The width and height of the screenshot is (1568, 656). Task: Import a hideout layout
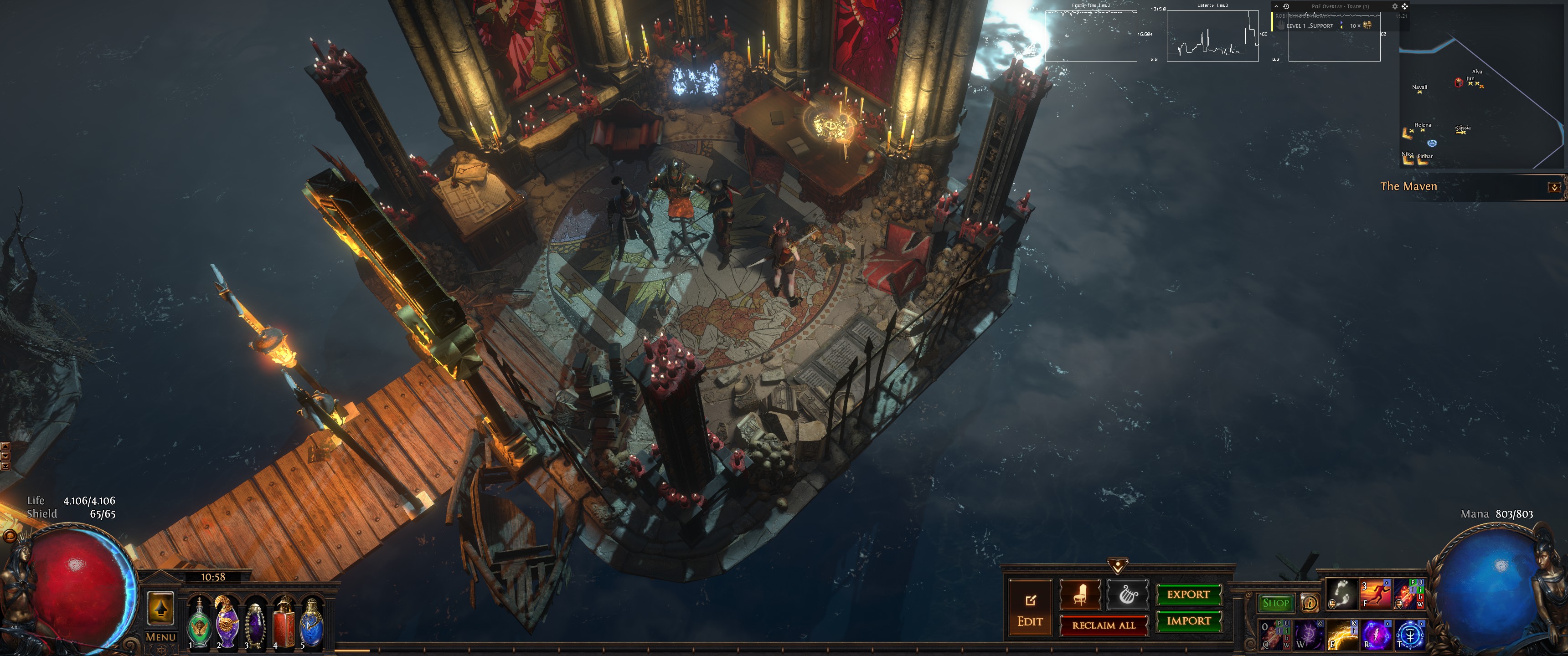point(1187,621)
